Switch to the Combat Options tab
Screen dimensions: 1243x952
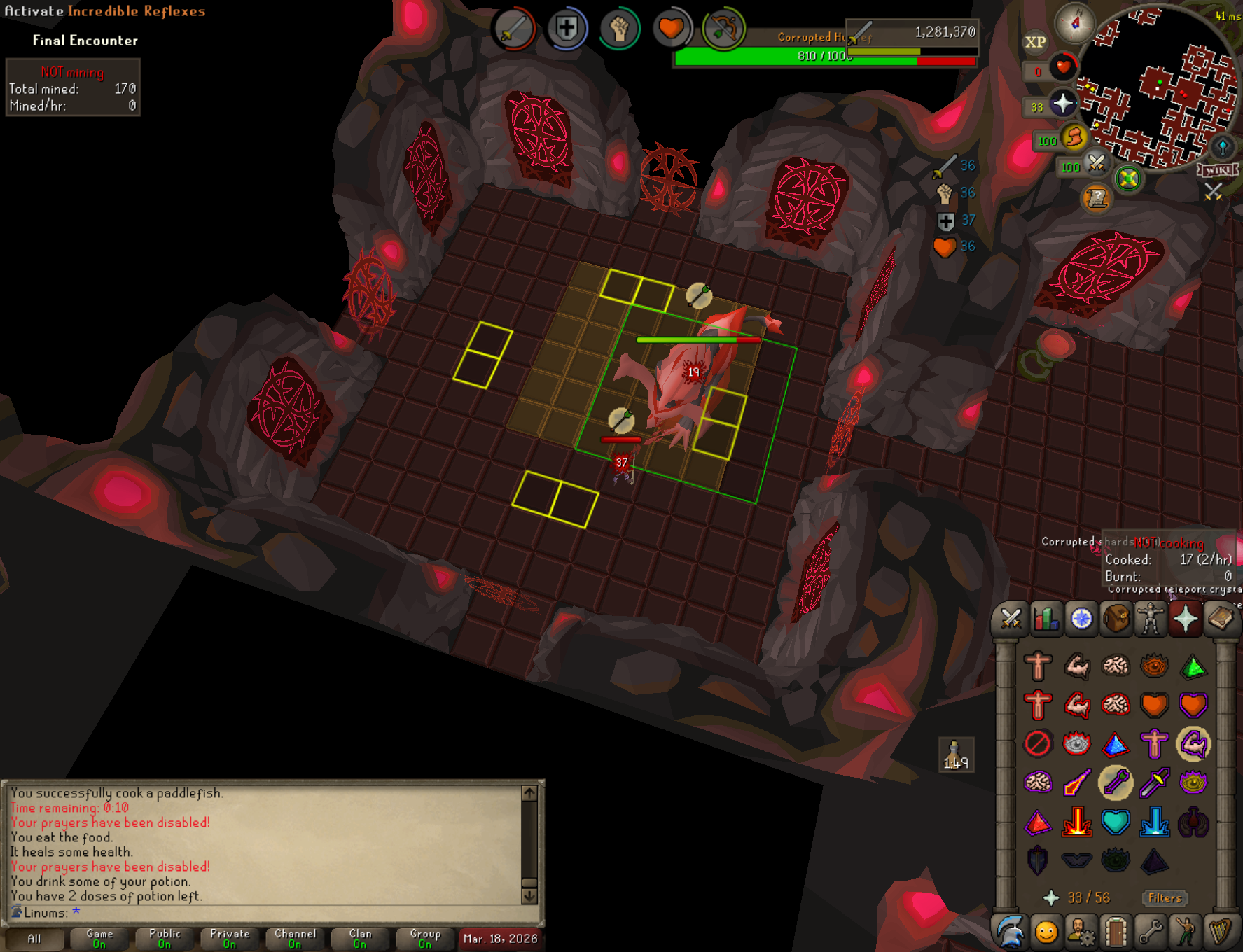point(1011,619)
